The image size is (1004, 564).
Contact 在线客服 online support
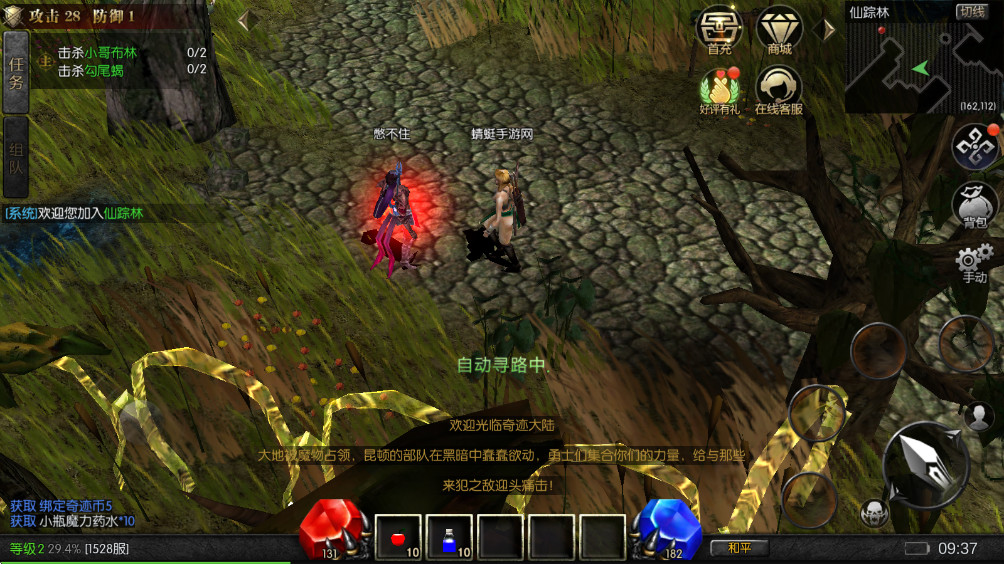(779, 90)
